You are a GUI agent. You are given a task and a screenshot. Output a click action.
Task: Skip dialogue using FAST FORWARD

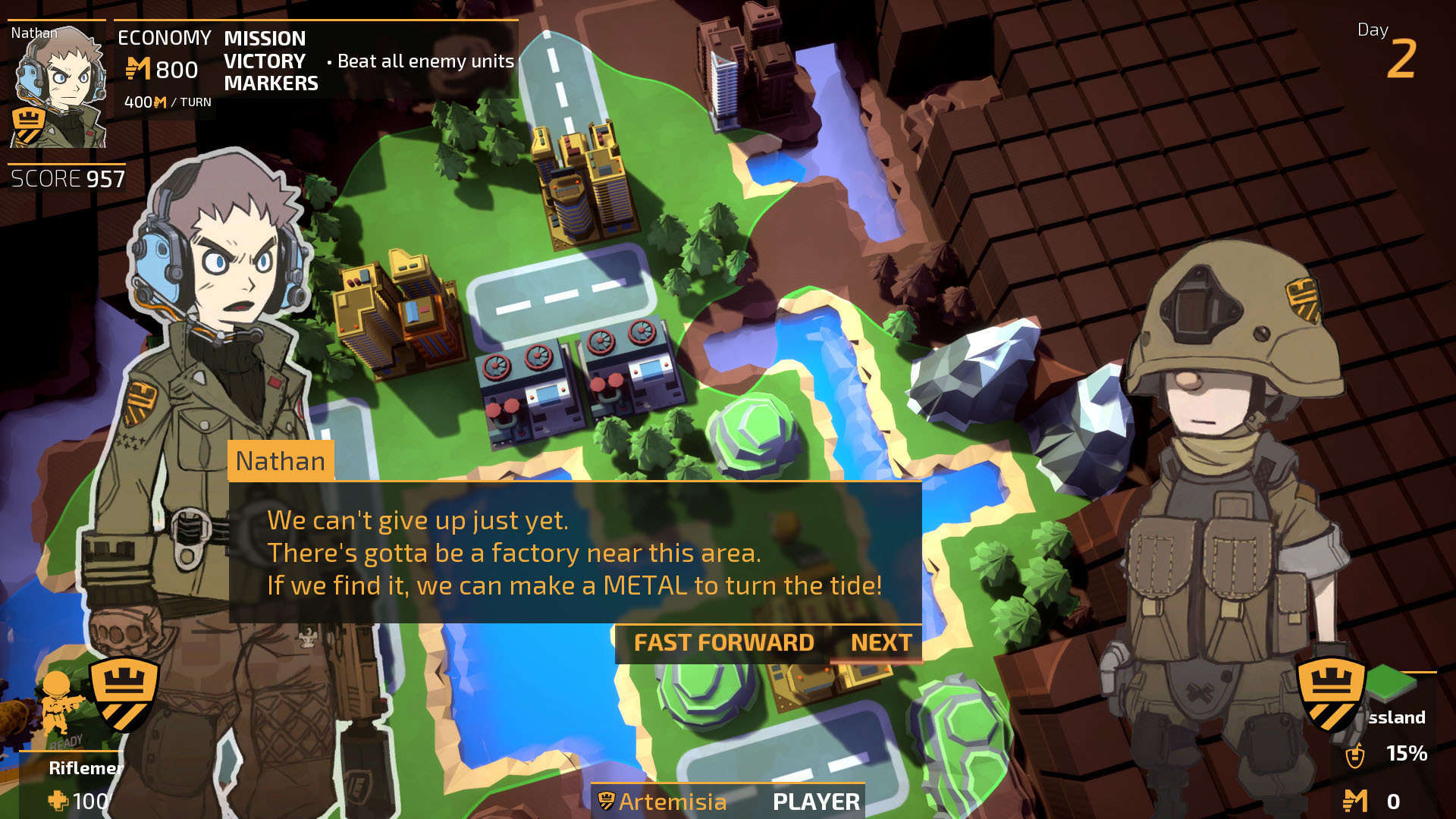pyautogui.click(x=723, y=643)
